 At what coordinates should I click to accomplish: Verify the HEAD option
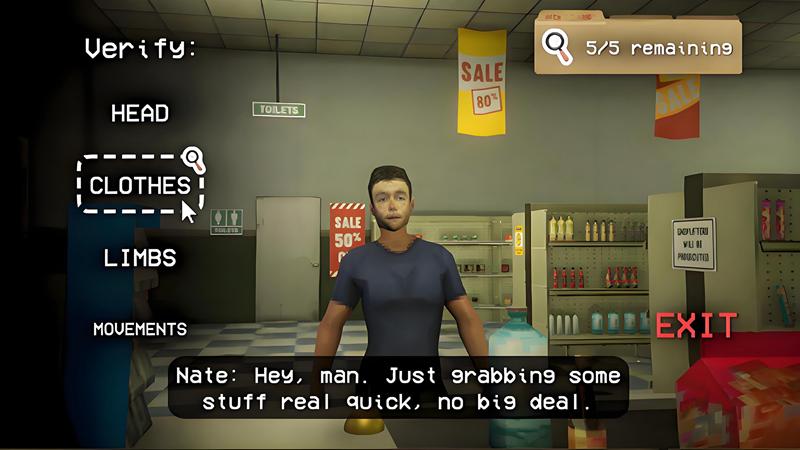[x=140, y=113]
